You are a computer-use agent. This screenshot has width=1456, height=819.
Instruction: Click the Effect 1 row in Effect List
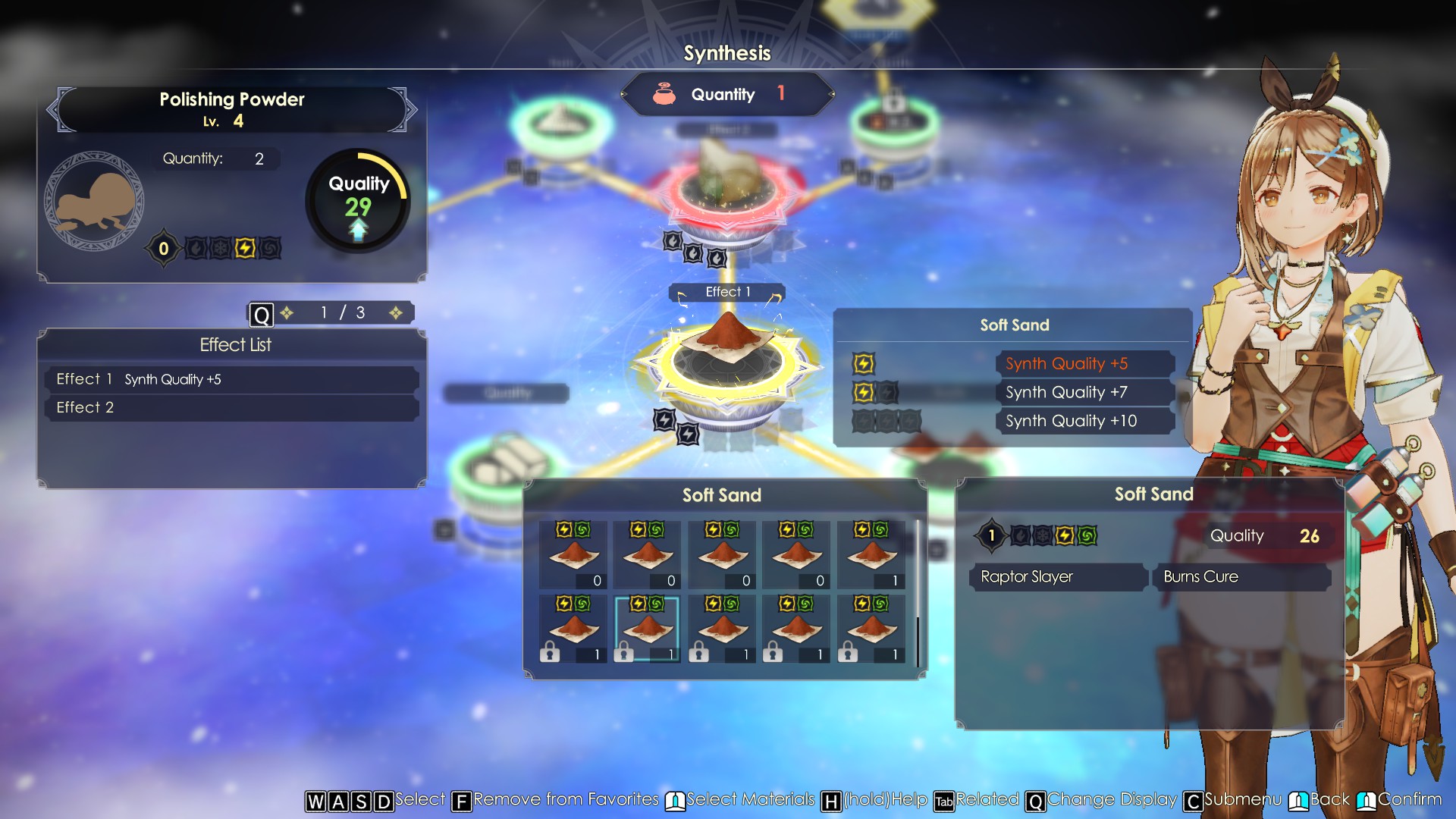coord(231,379)
